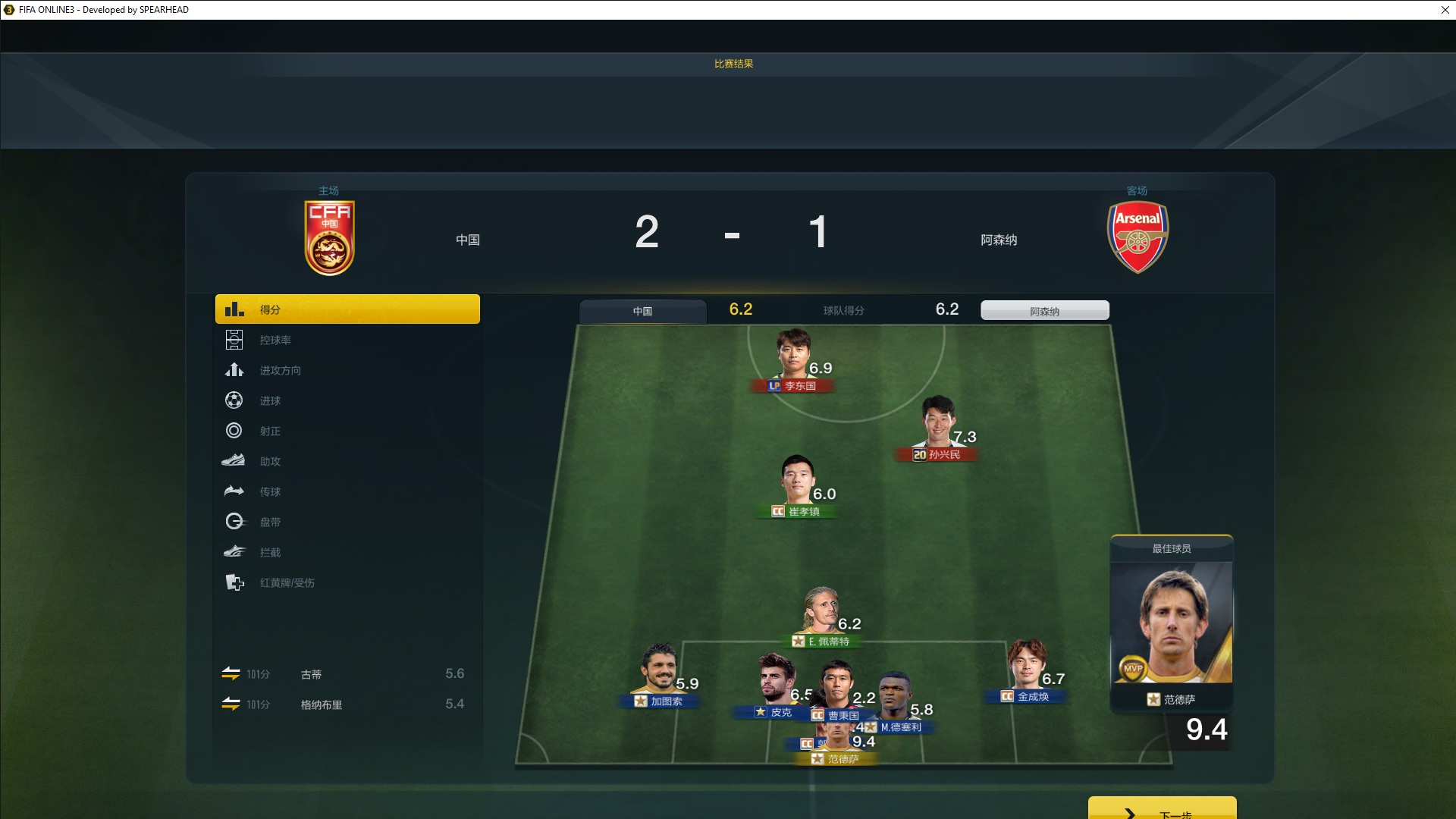This screenshot has height=819, width=1456.
Task: Select the 得分 rating menu entry
Action: pyautogui.click(x=347, y=309)
